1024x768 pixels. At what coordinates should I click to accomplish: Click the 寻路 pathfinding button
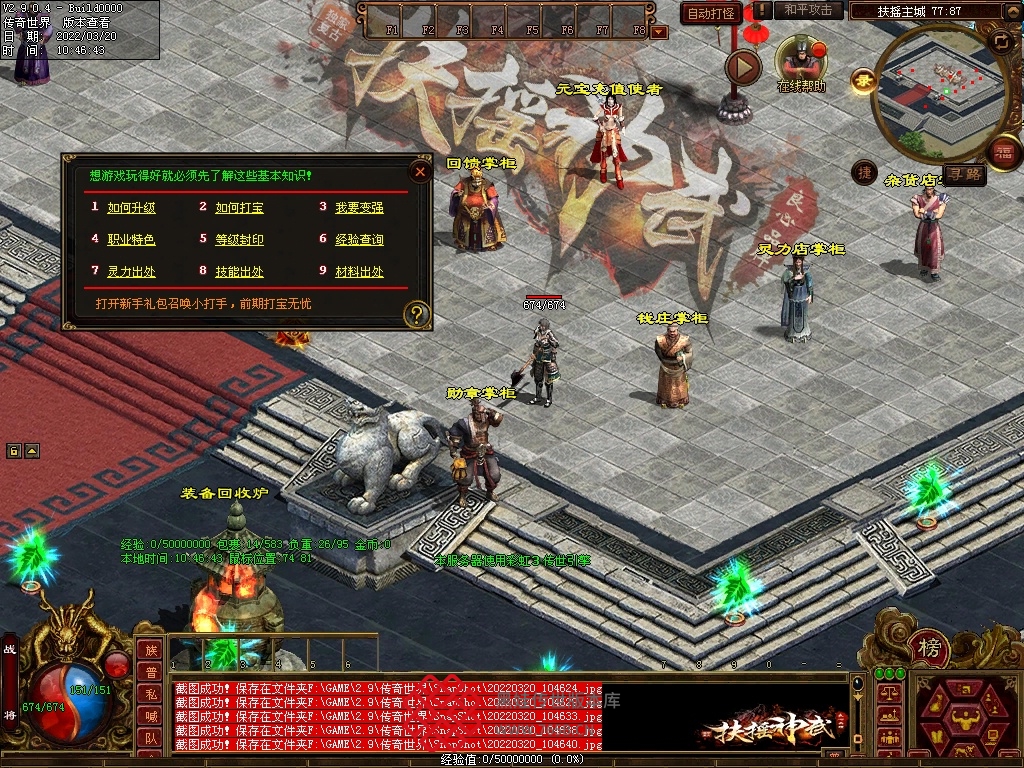tap(965, 174)
